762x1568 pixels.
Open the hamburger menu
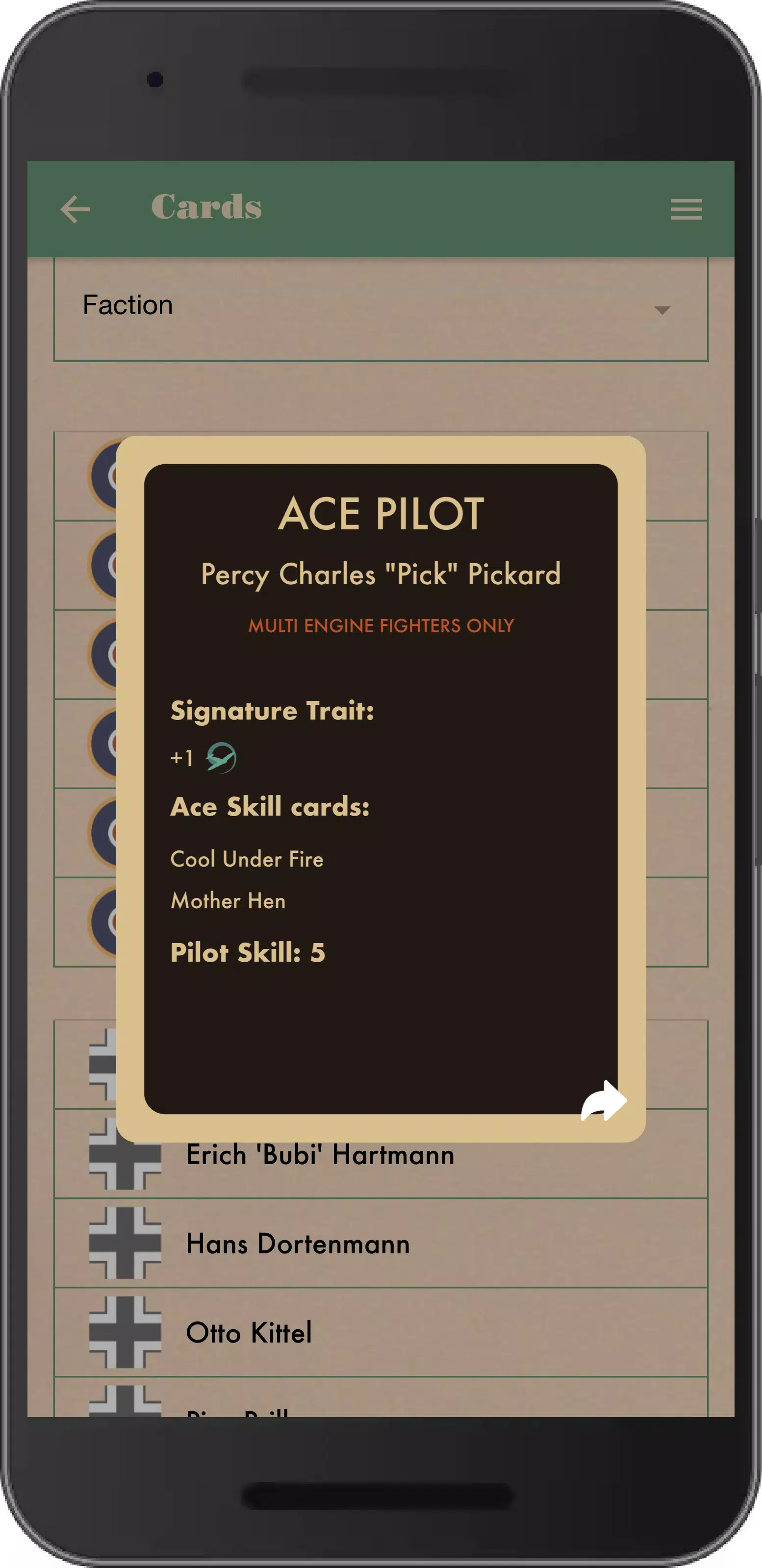click(x=686, y=209)
